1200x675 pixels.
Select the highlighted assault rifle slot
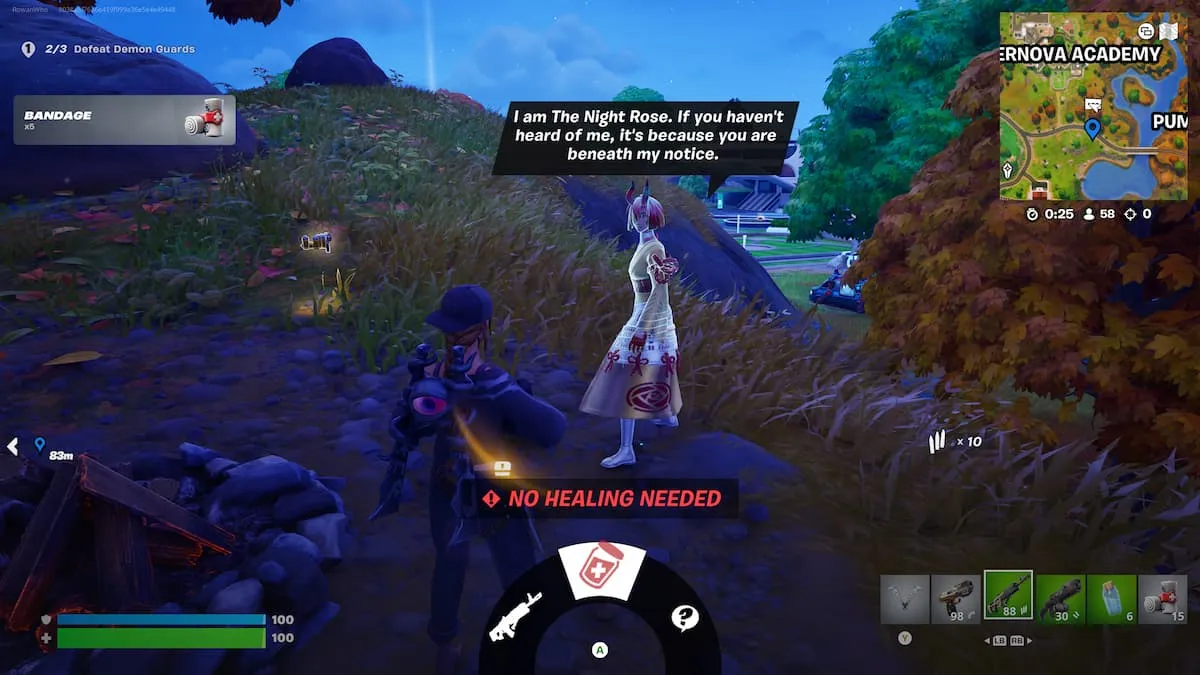tap(1008, 596)
